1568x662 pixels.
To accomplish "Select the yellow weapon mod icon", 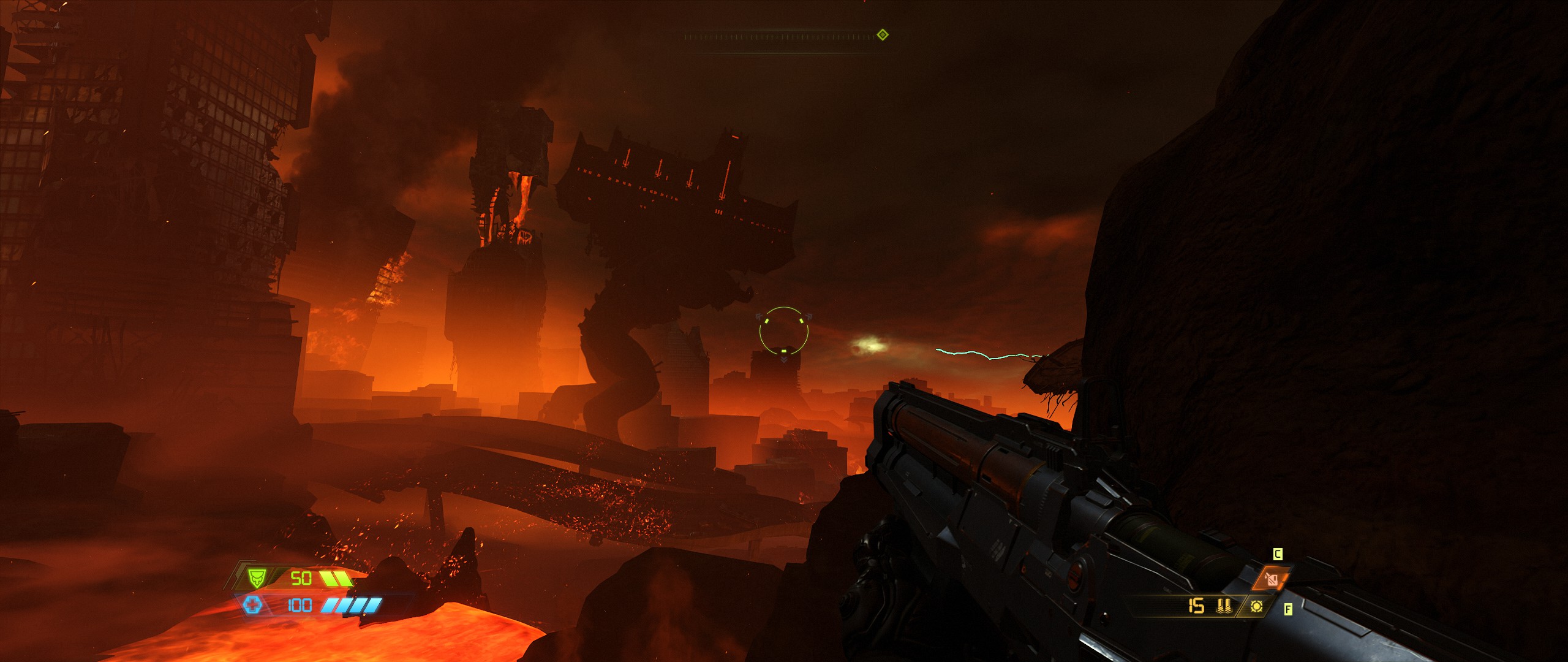I will pyautogui.click(x=1257, y=606).
